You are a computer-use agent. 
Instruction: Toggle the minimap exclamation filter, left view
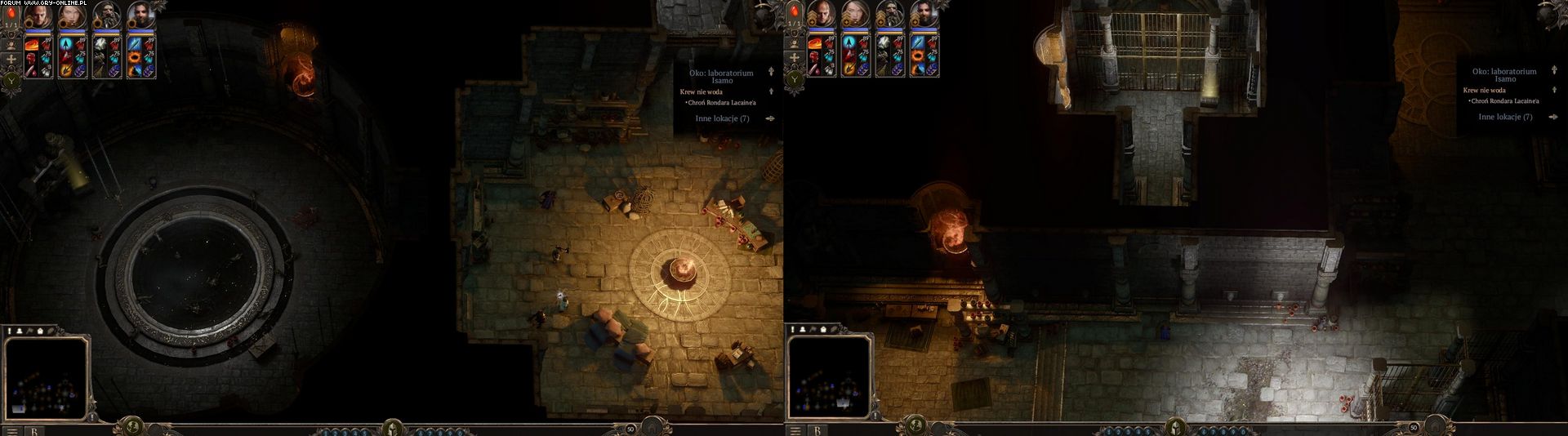coord(10,331)
